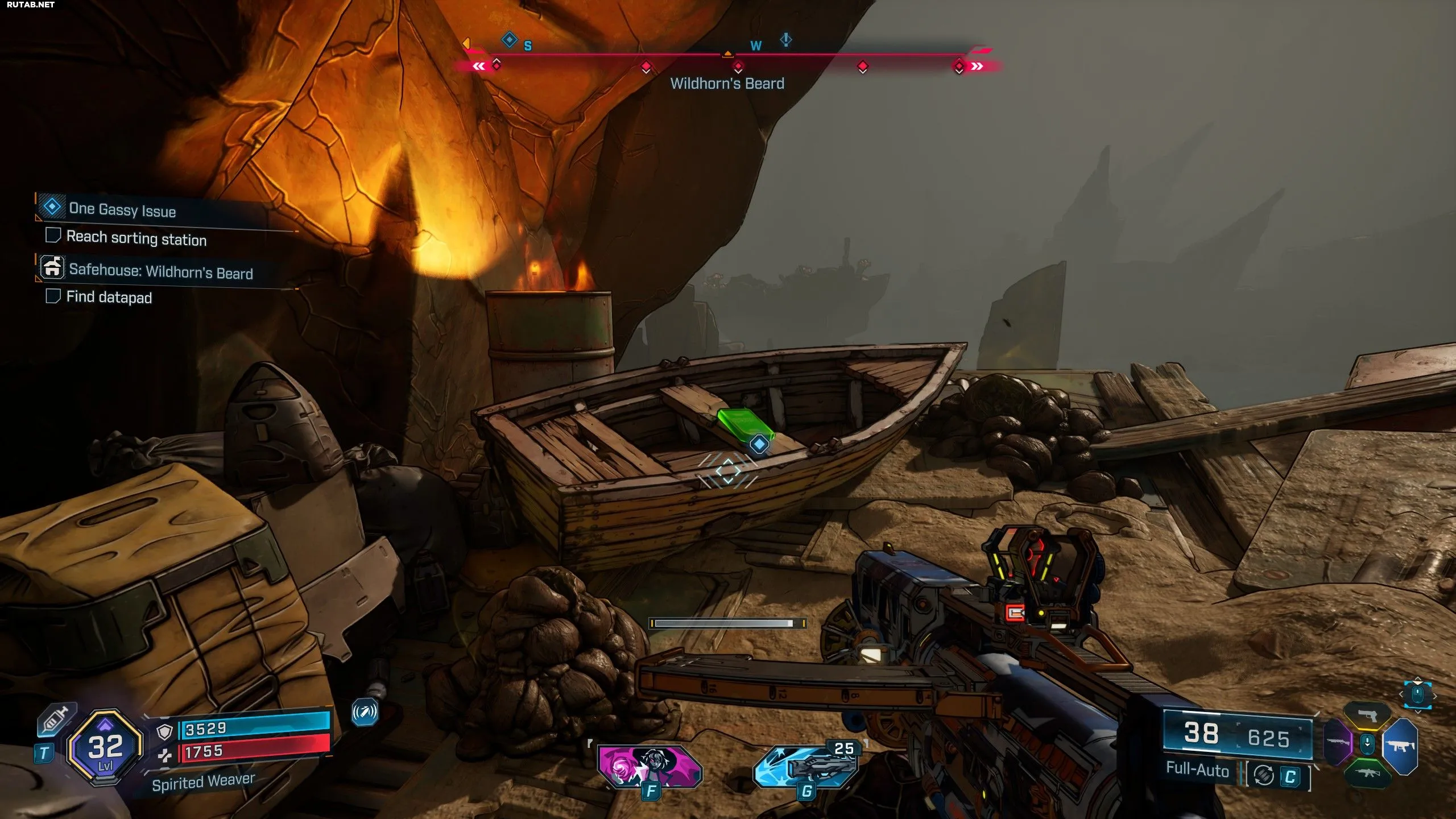Click the shield icon beside the shield bar
1456x819 pixels.
pyautogui.click(x=164, y=732)
